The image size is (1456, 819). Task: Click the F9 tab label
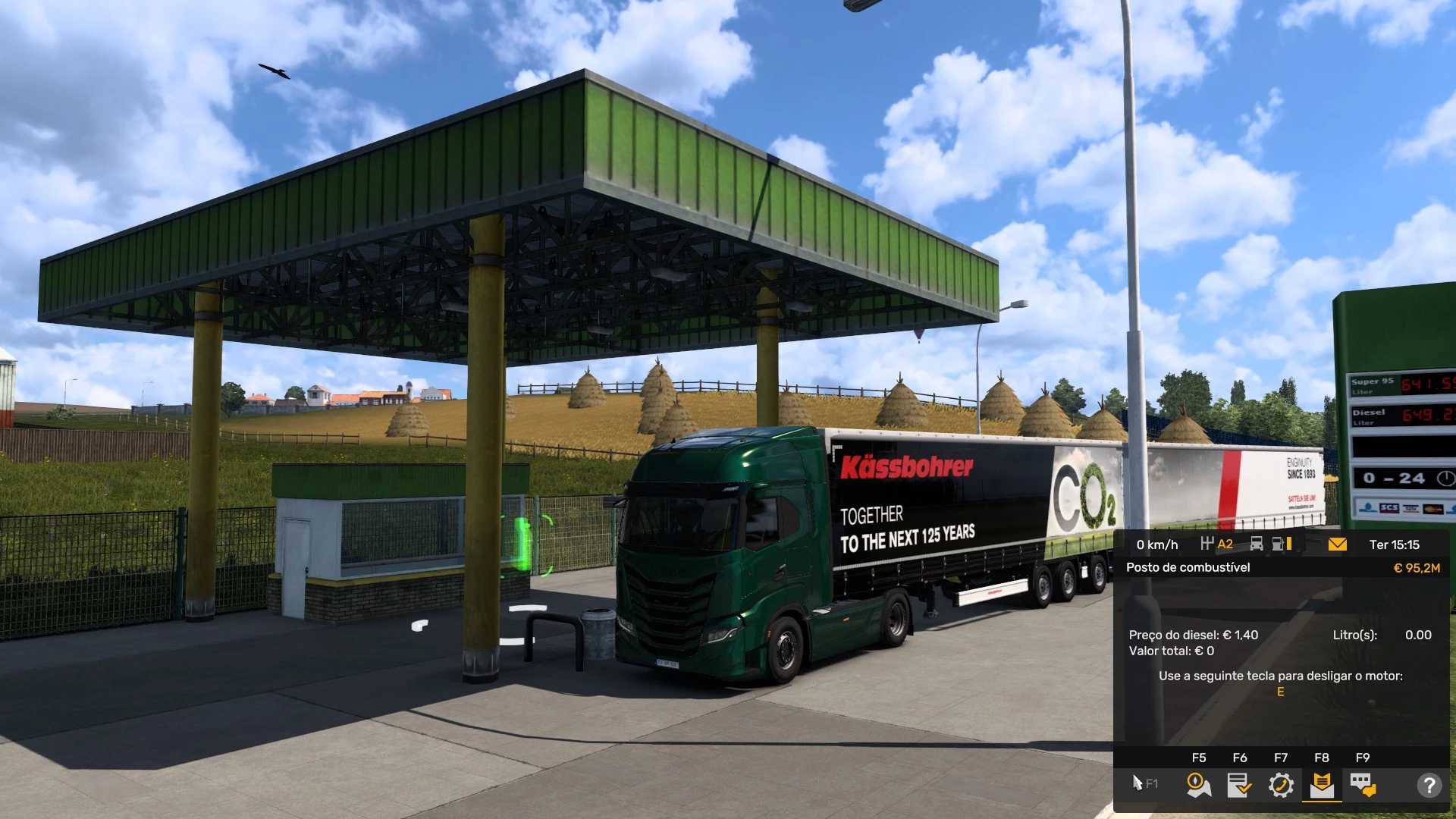(1363, 757)
